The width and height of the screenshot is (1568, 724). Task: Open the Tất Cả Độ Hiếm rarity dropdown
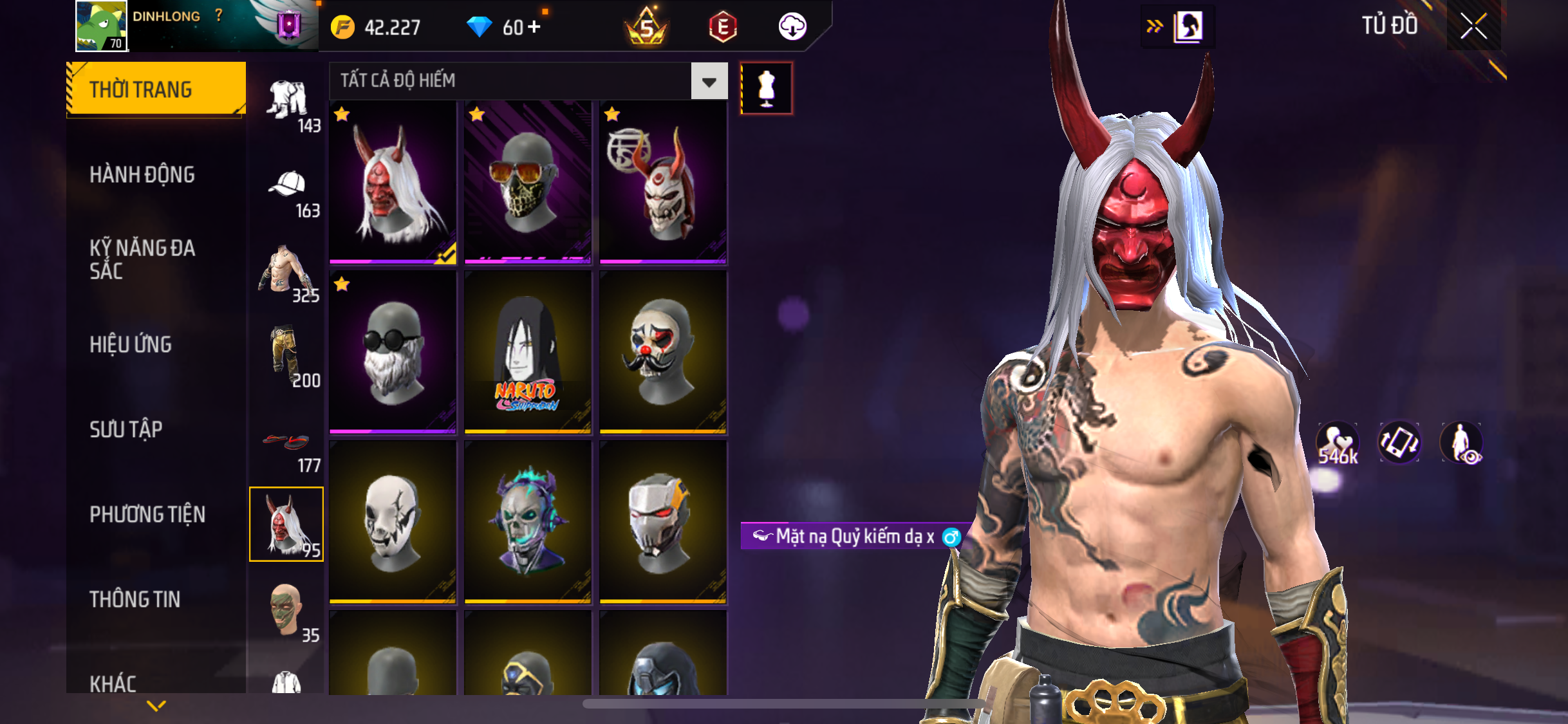click(x=709, y=81)
